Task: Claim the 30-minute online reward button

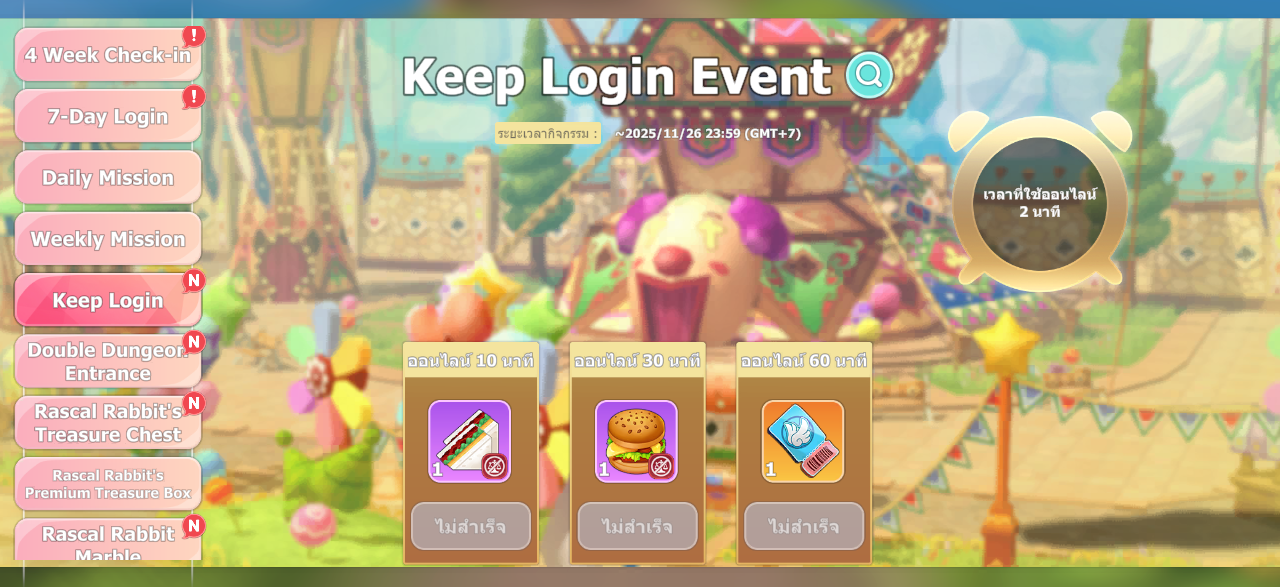Action: click(638, 526)
